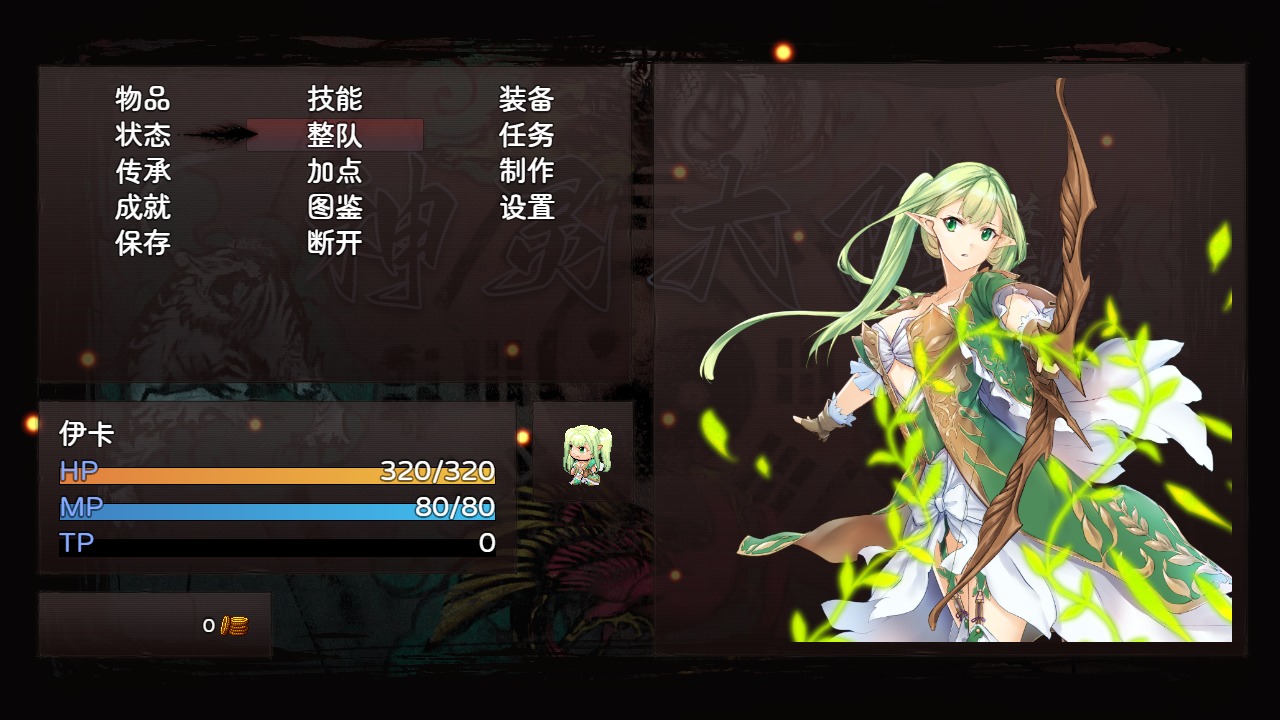Open the 图鉴 encyclopedia
The width and height of the screenshot is (1280, 720).
[x=335, y=207]
